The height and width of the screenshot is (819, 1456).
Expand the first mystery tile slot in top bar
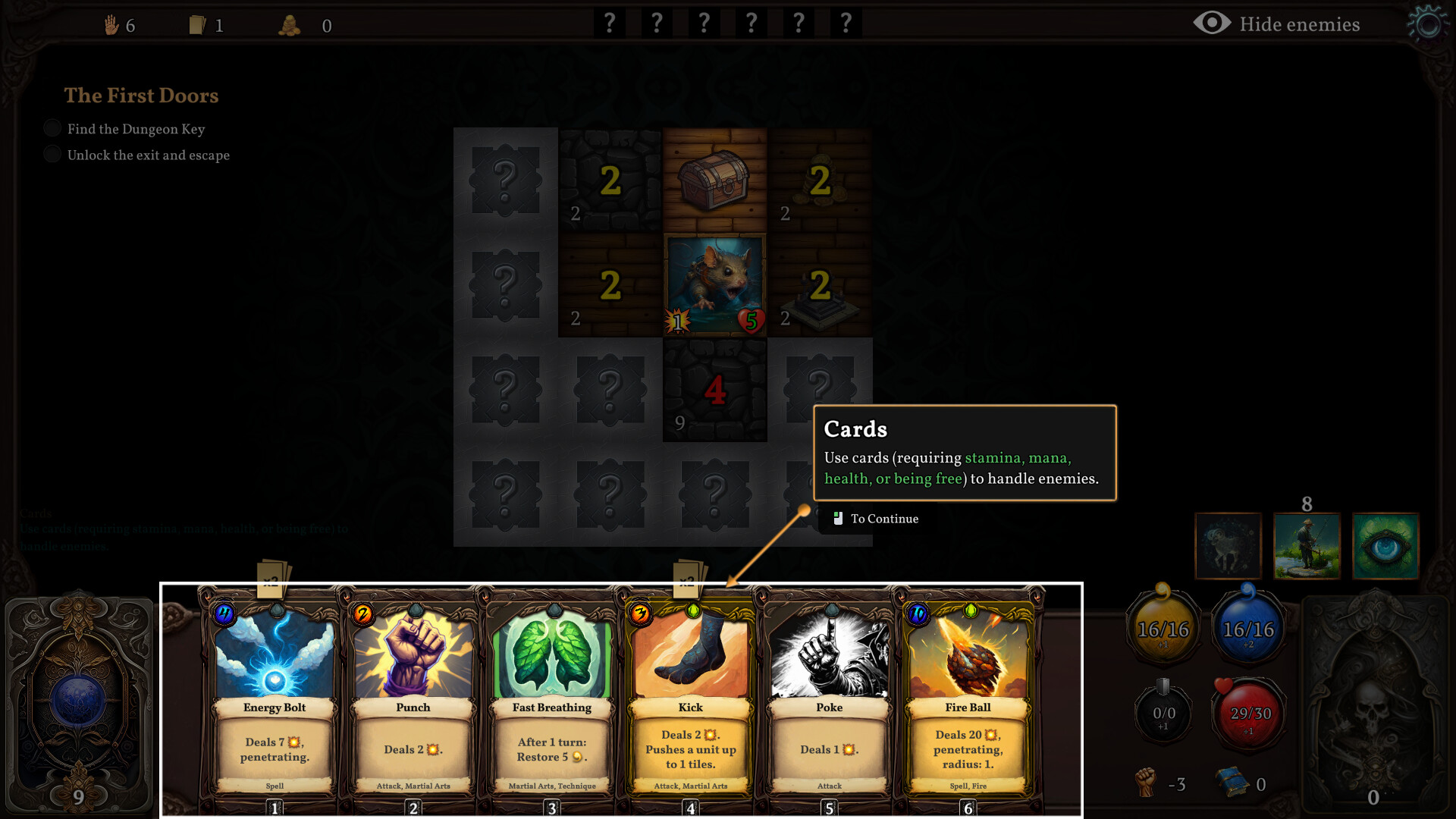click(x=609, y=23)
